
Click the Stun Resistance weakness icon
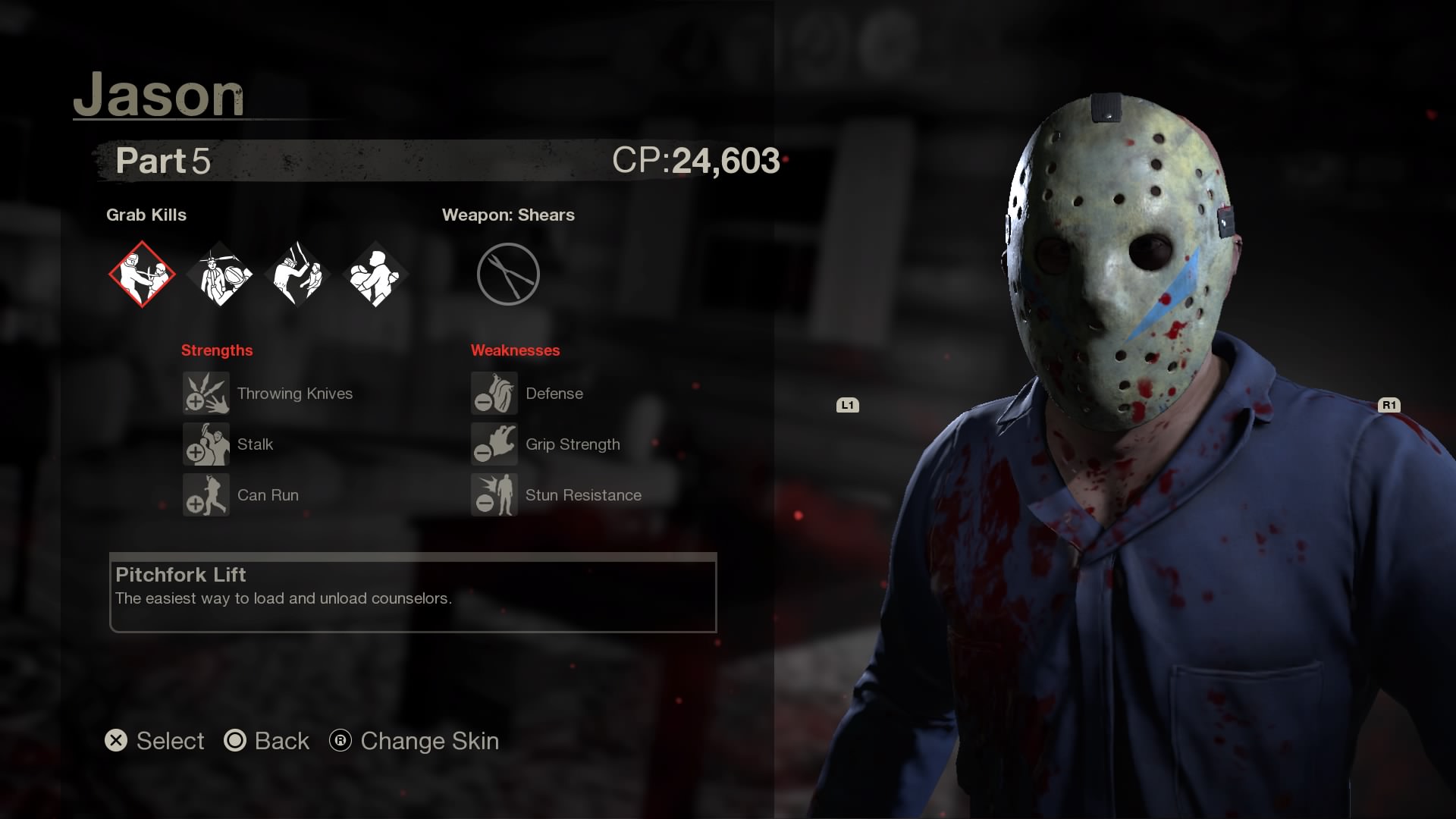(494, 495)
